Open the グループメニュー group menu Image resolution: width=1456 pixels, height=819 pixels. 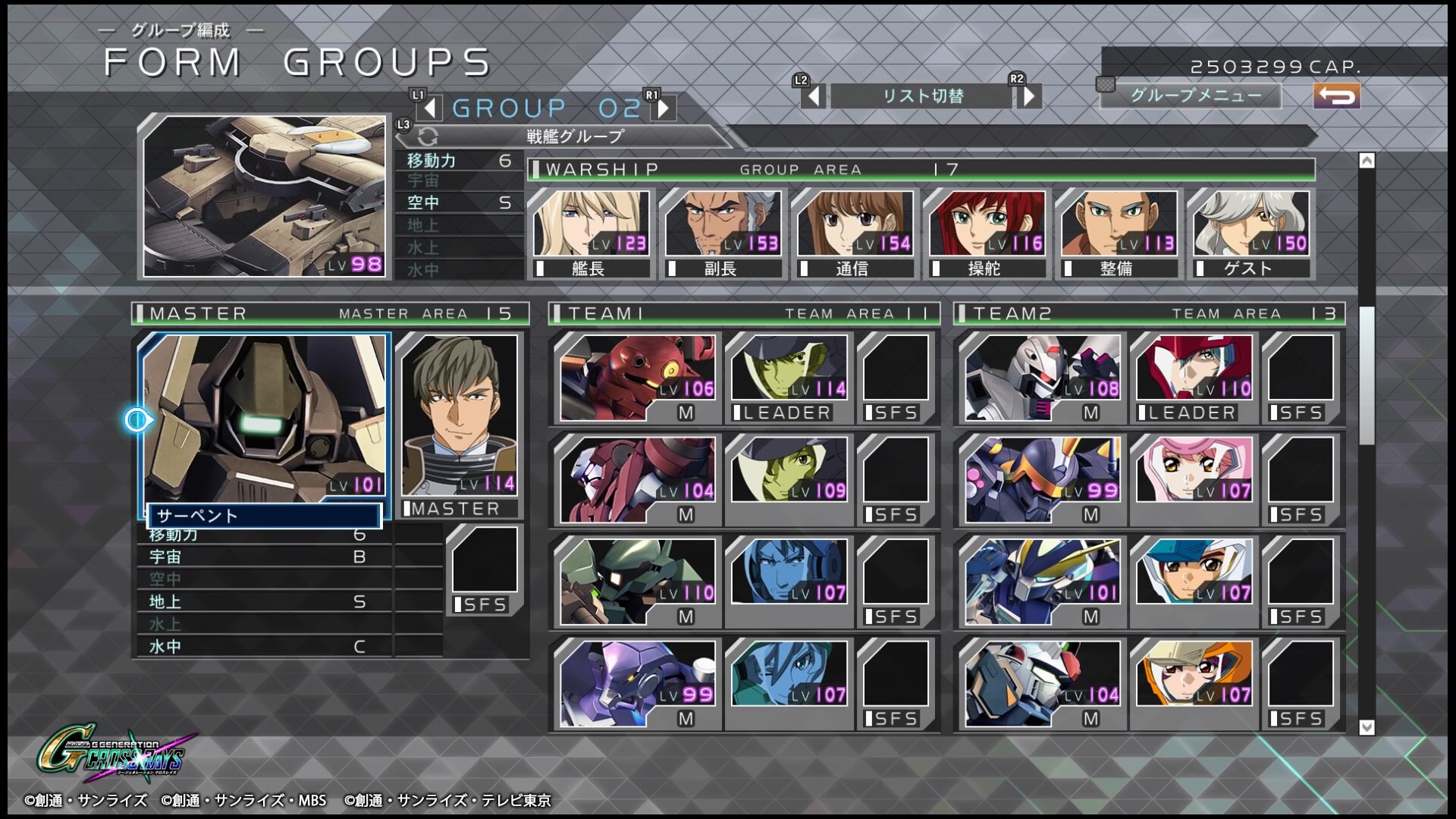click(1195, 96)
